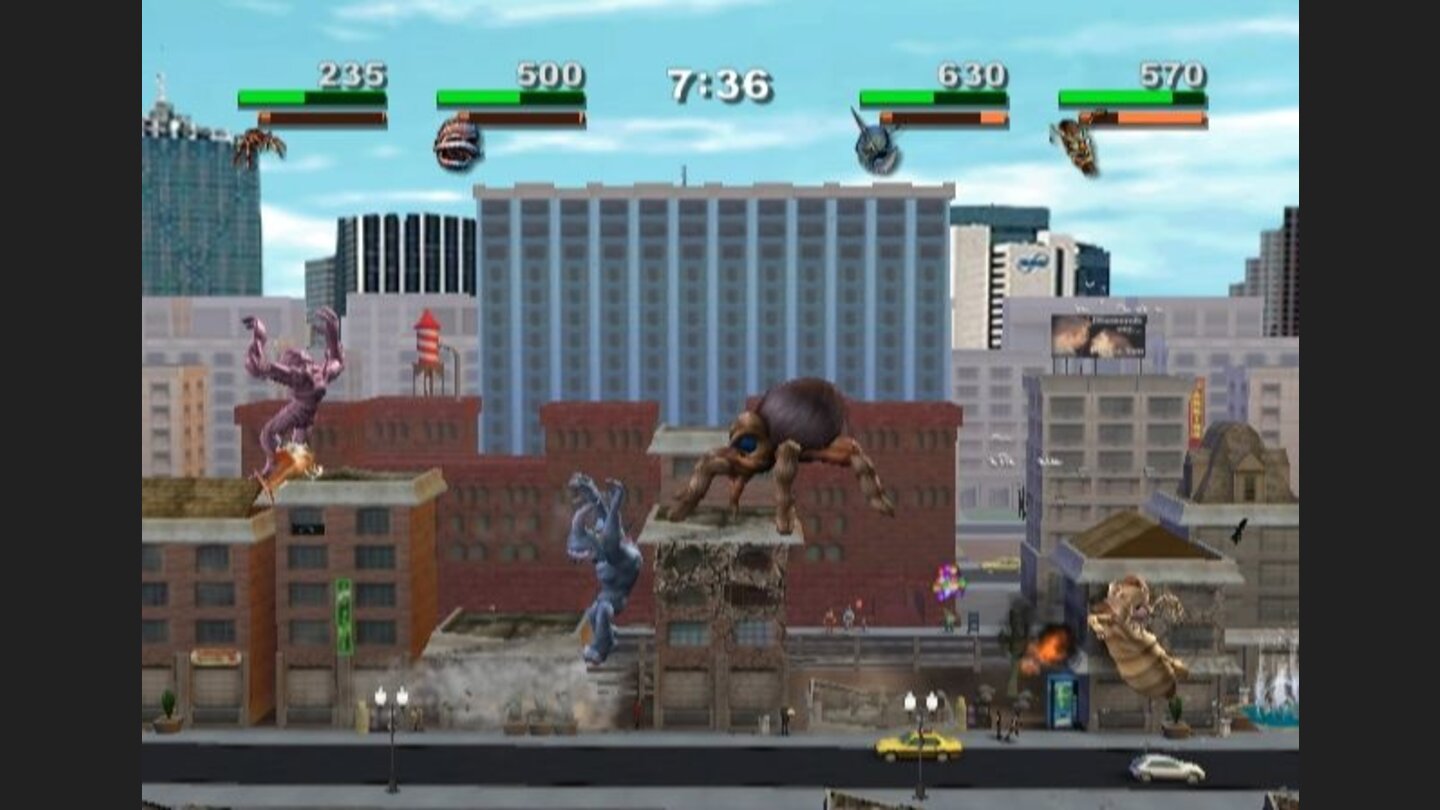This screenshot has width=1440, height=810.
Task: Click the orange power meter under score 570
Action: [x=1160, y=117]
